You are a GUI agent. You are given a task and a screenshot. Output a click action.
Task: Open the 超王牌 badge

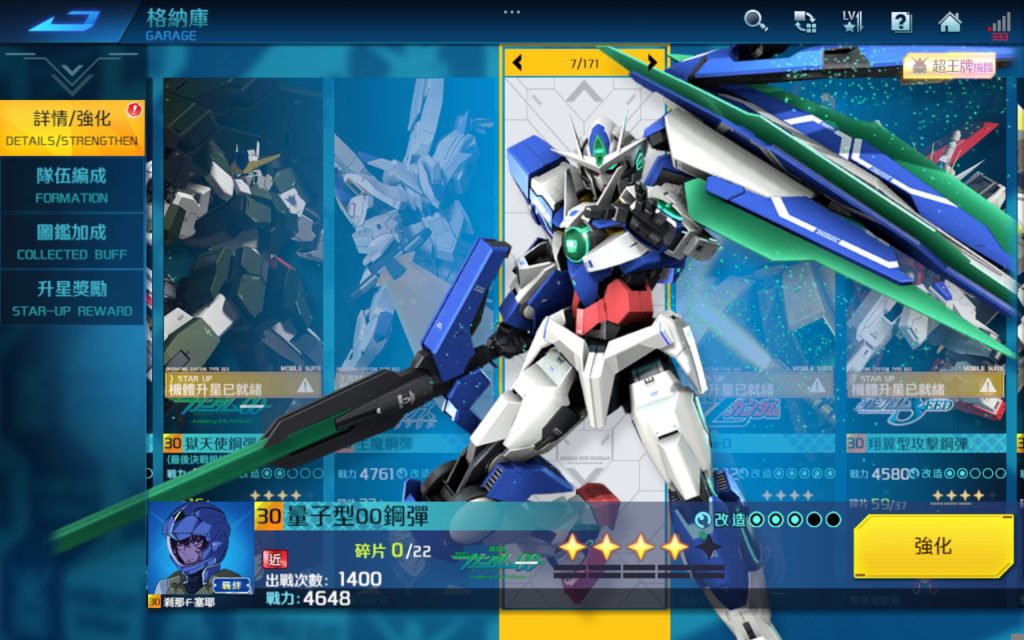(x=949, y=66)
